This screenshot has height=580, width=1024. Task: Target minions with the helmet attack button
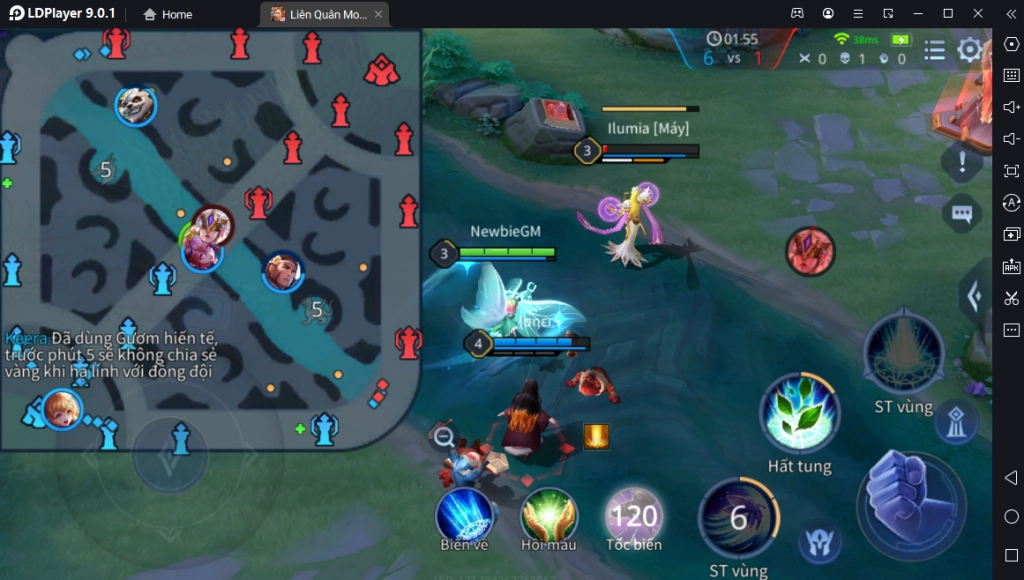(x=818, y=543)
